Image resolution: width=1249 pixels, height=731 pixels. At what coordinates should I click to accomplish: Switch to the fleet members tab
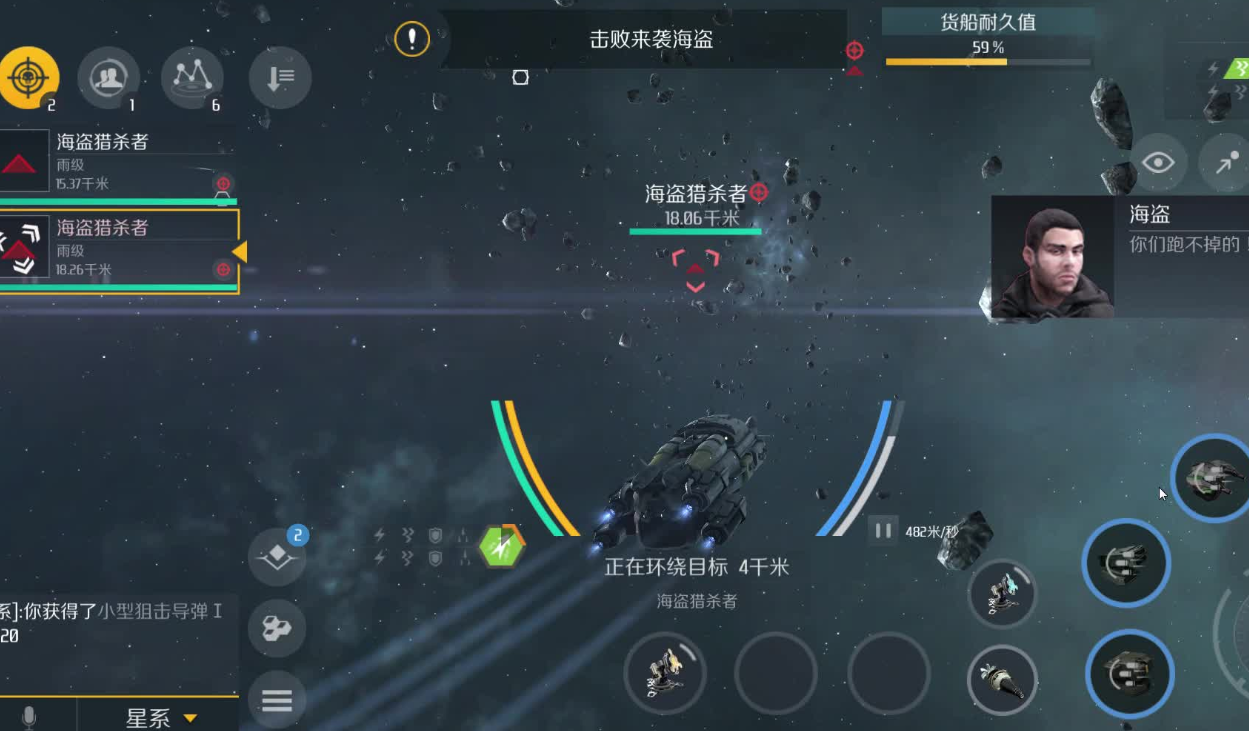click(108, 77)
